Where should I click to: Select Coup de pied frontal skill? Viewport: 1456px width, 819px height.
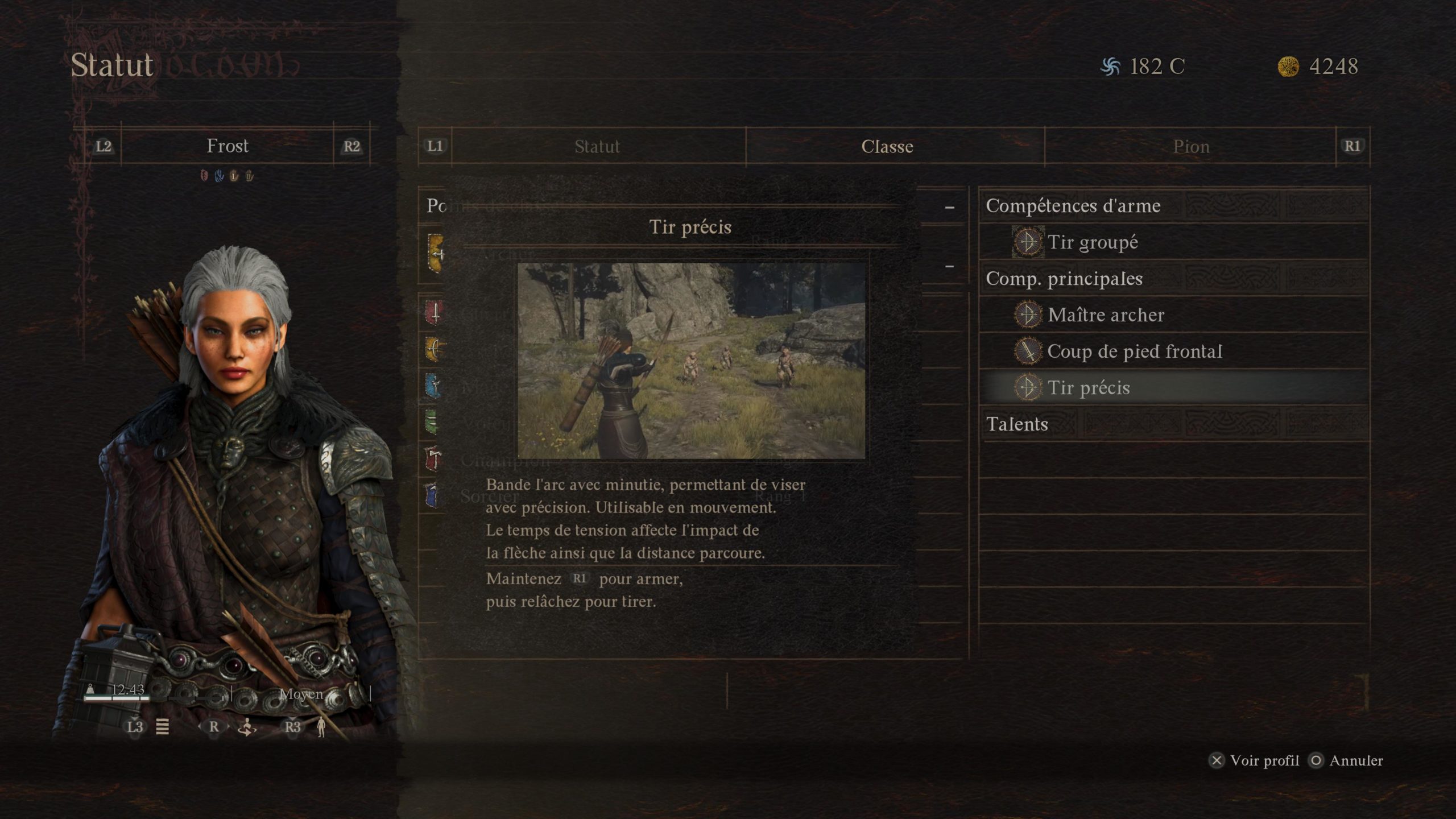1134,351
